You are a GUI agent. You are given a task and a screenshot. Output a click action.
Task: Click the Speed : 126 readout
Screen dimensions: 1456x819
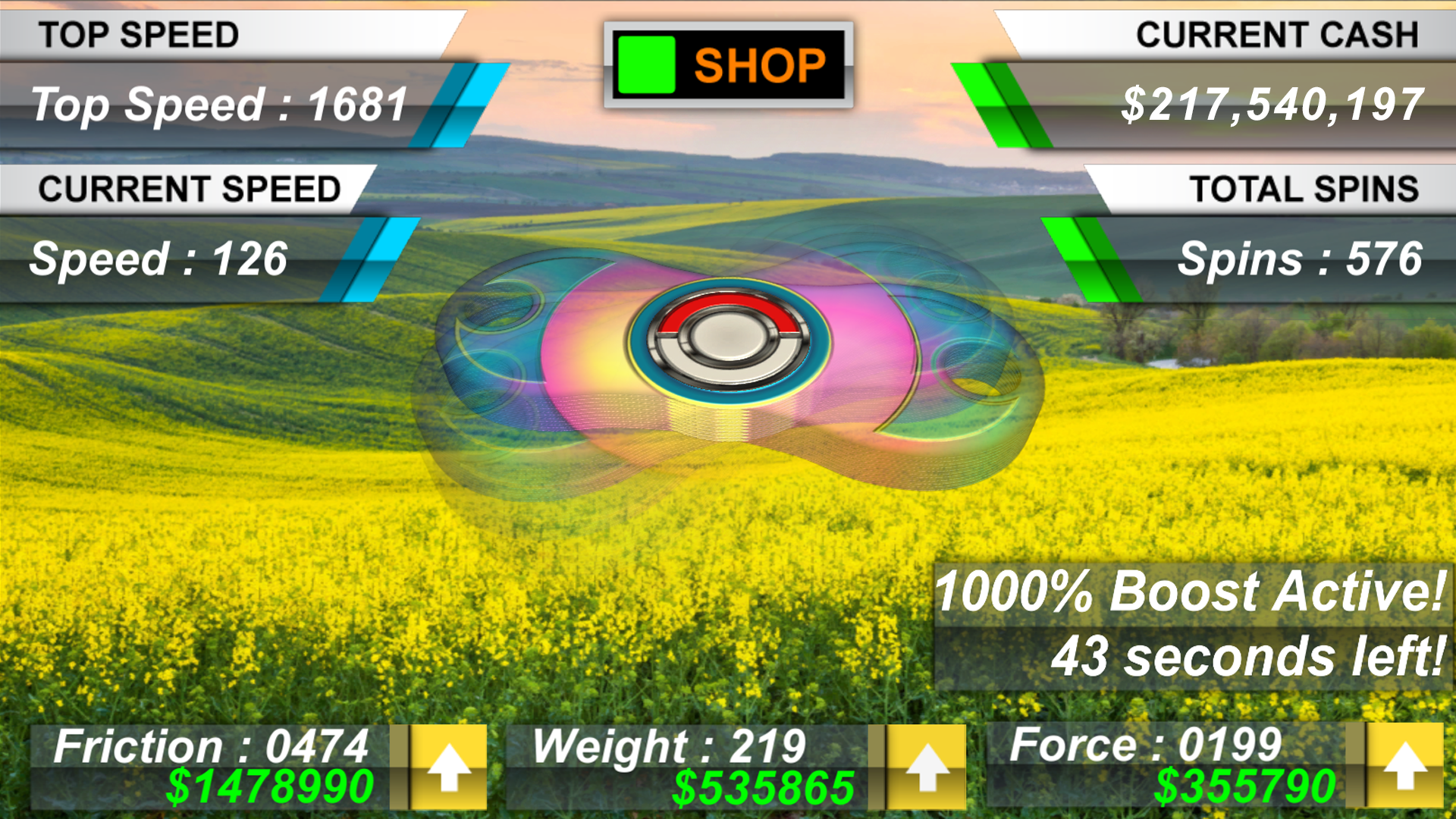pyautogui.click(x=159, y=258)
